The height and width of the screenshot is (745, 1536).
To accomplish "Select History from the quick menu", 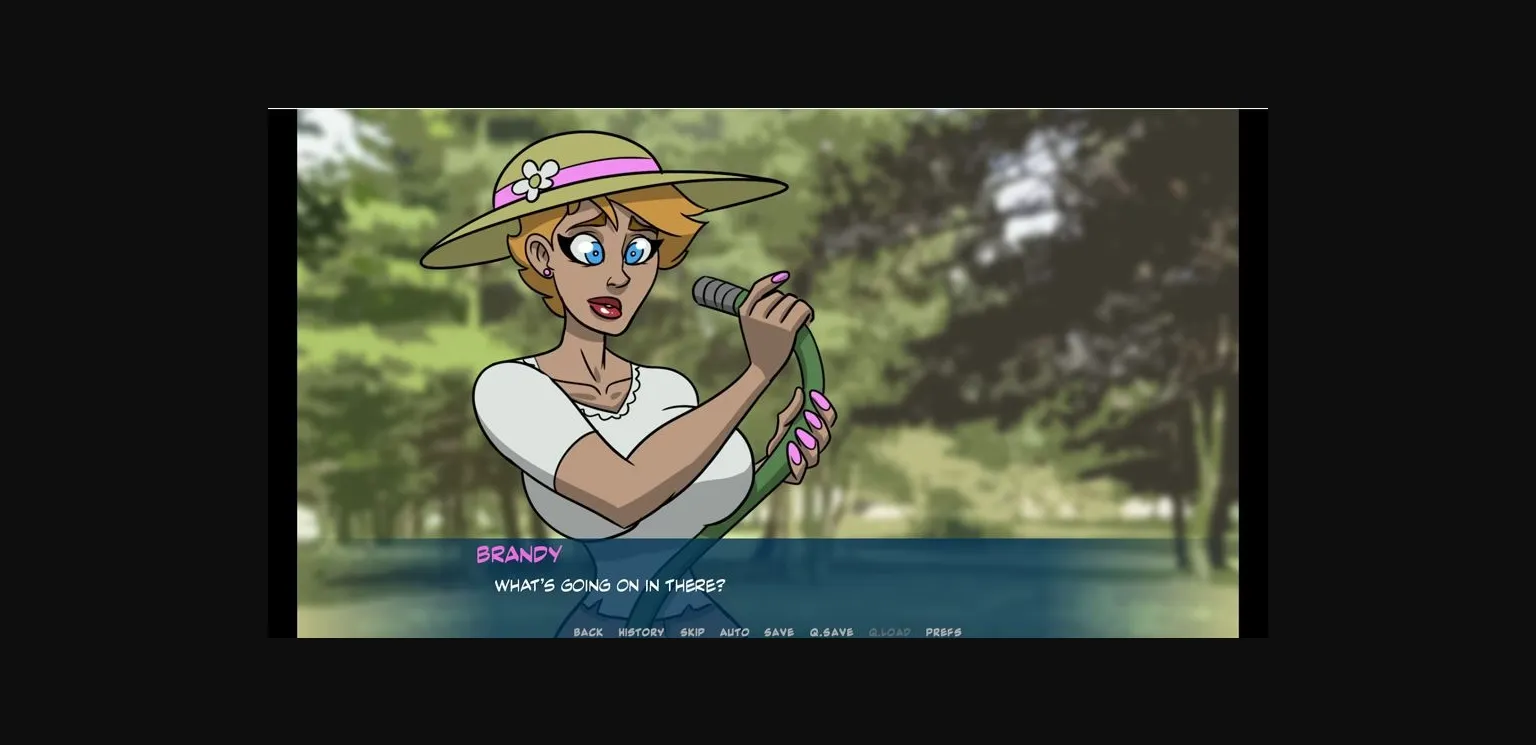I will pyautogui.click(x=640, y=632).
